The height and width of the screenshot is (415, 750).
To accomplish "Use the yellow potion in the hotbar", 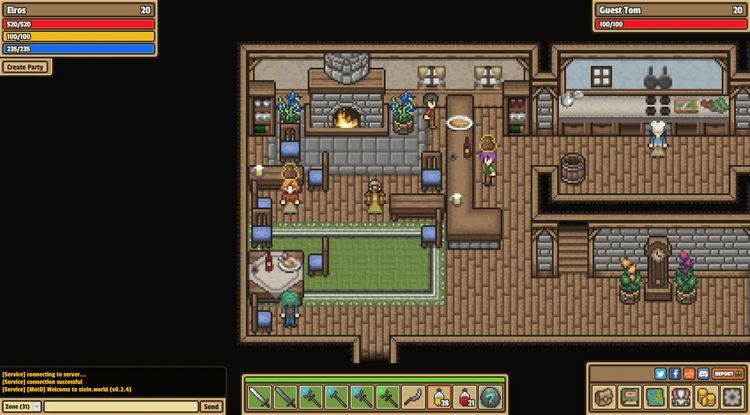I will tap(439, 397).
